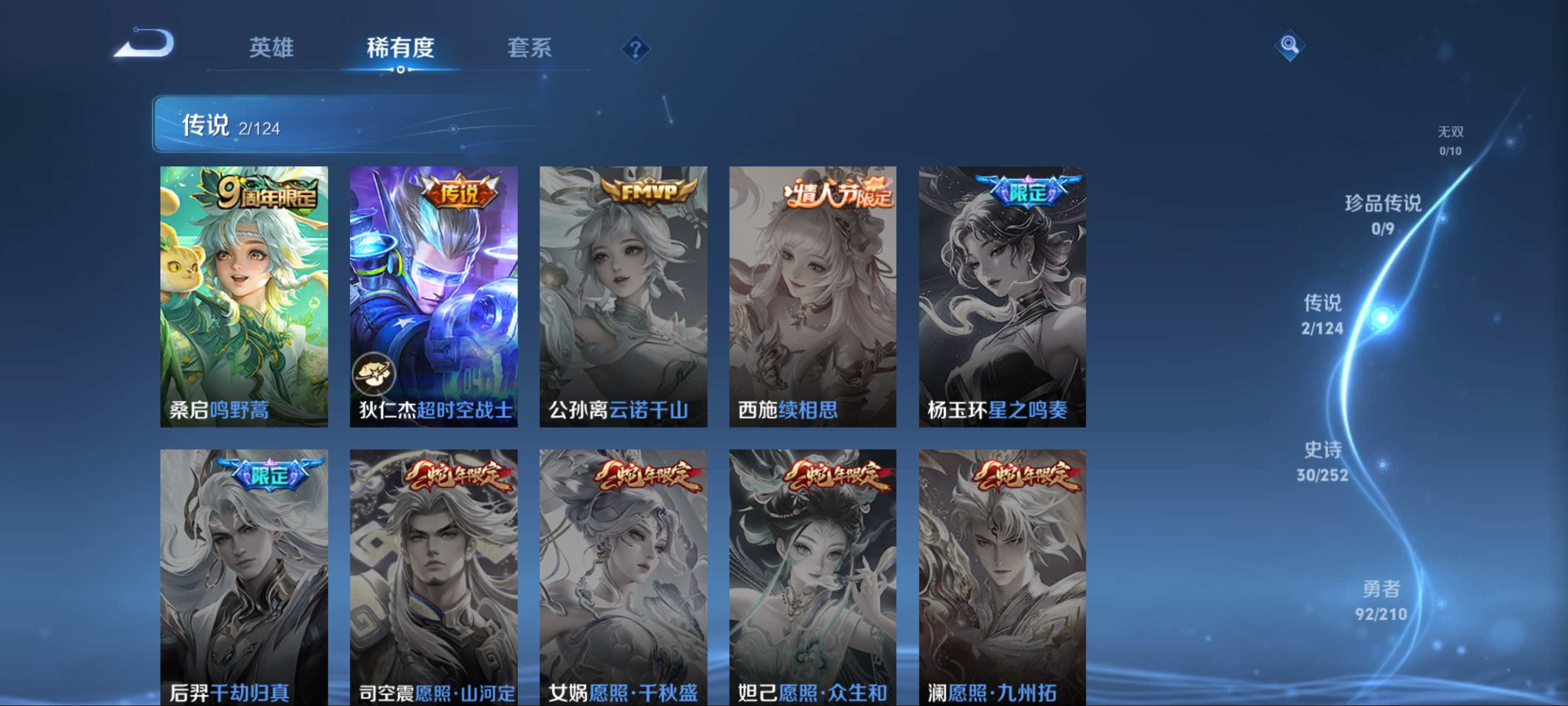Jump to the 无双 rarity section

1450,141
